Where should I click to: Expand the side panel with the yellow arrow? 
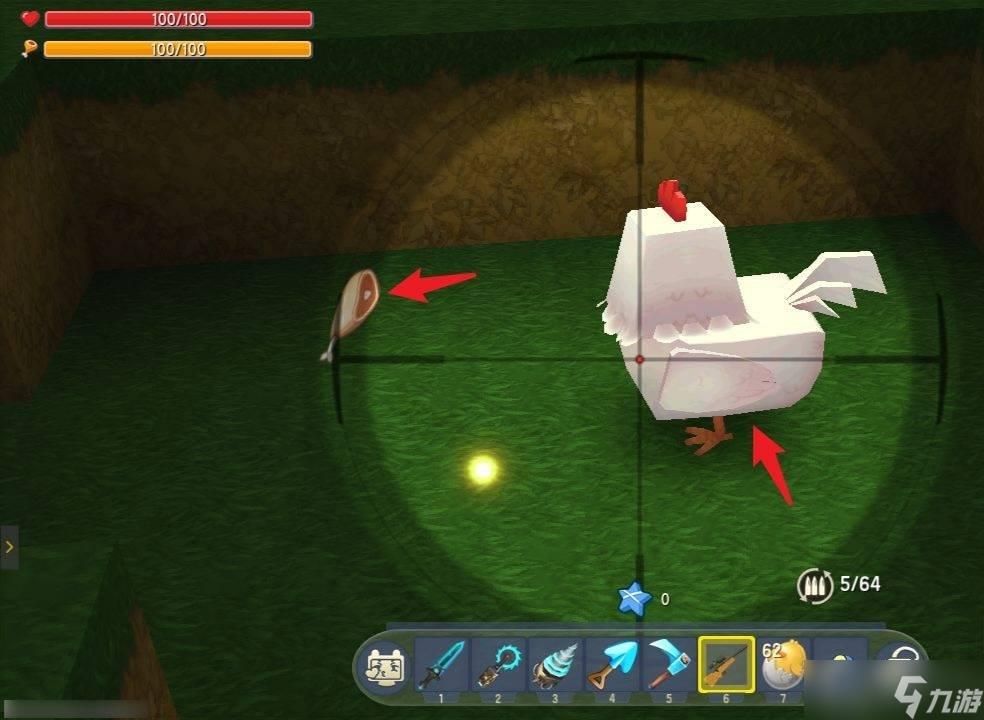[x=9, y=547]
